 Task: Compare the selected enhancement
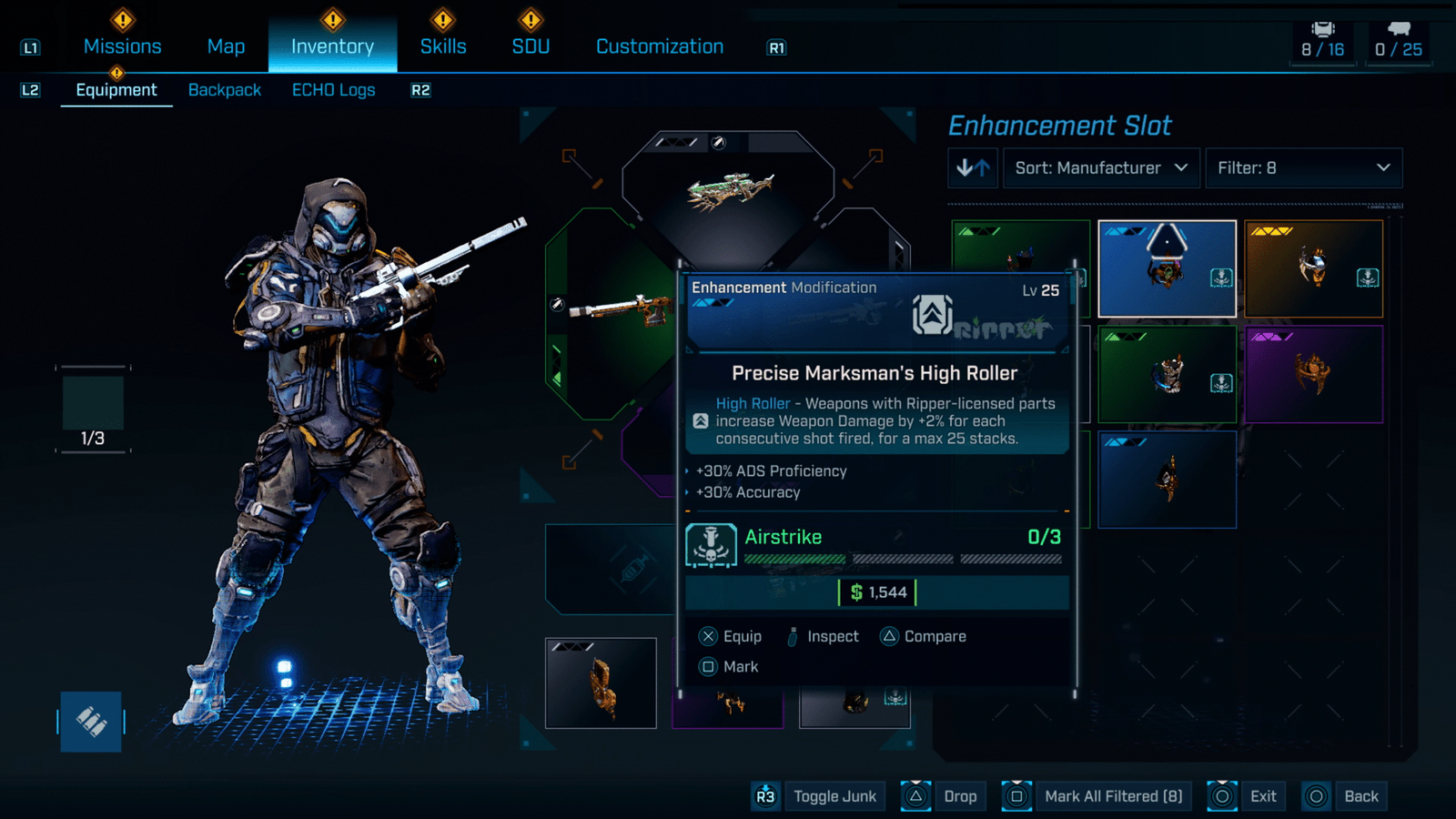point(924,637)
